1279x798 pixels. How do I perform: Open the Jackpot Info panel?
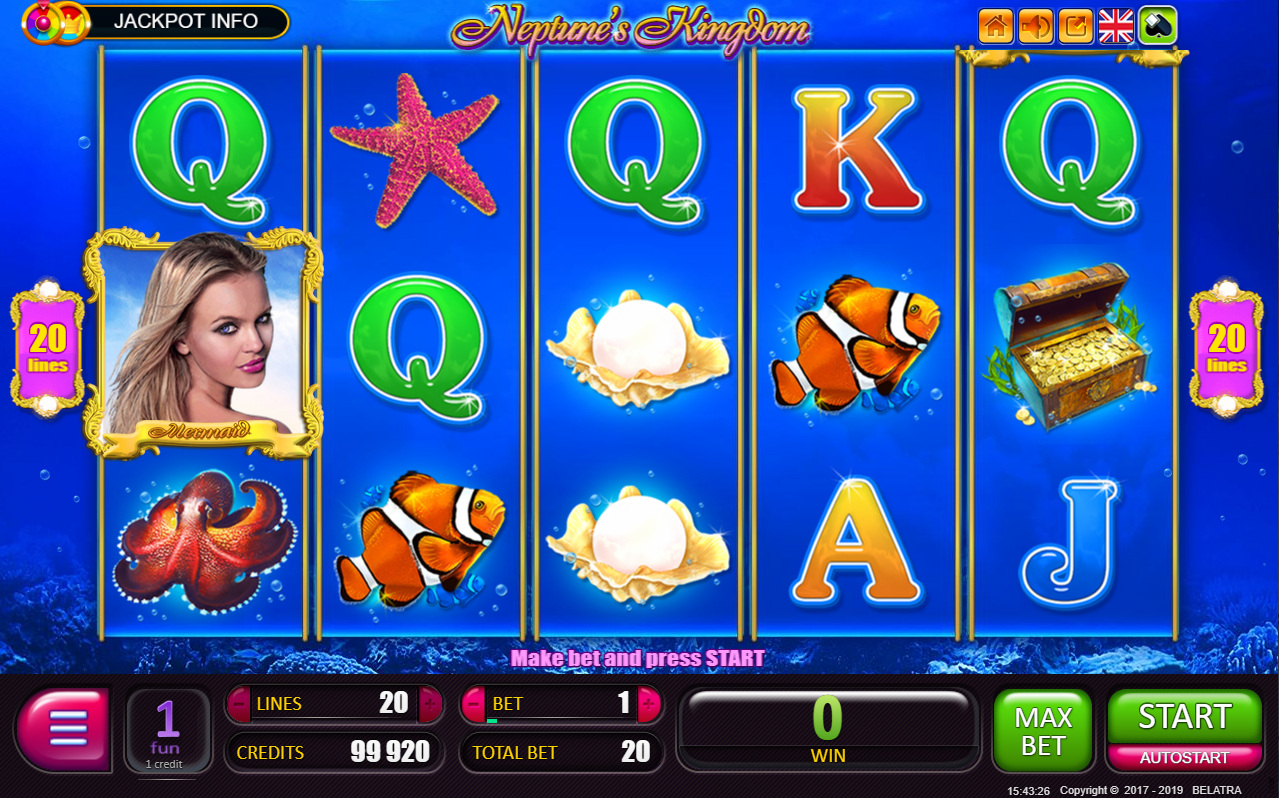click(x=185, y=21)
